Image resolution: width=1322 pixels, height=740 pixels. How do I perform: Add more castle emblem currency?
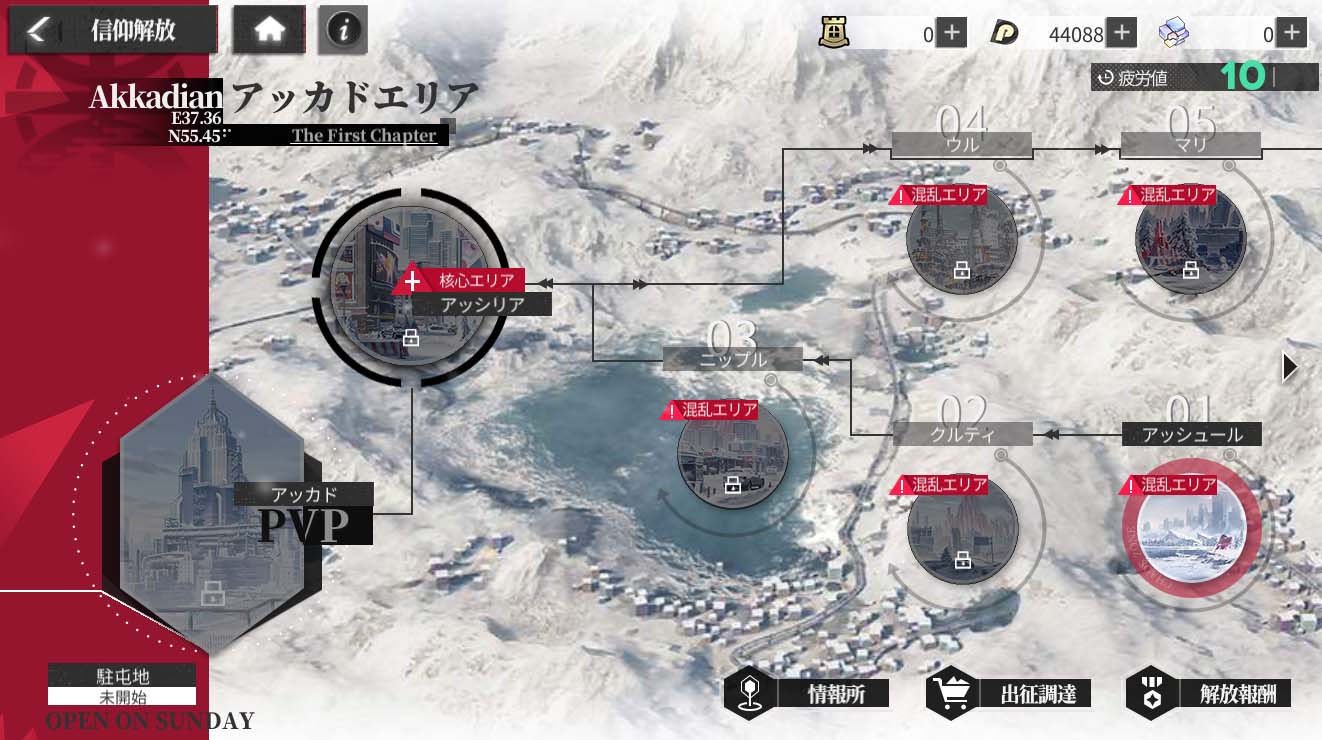[x=952, y=34]
